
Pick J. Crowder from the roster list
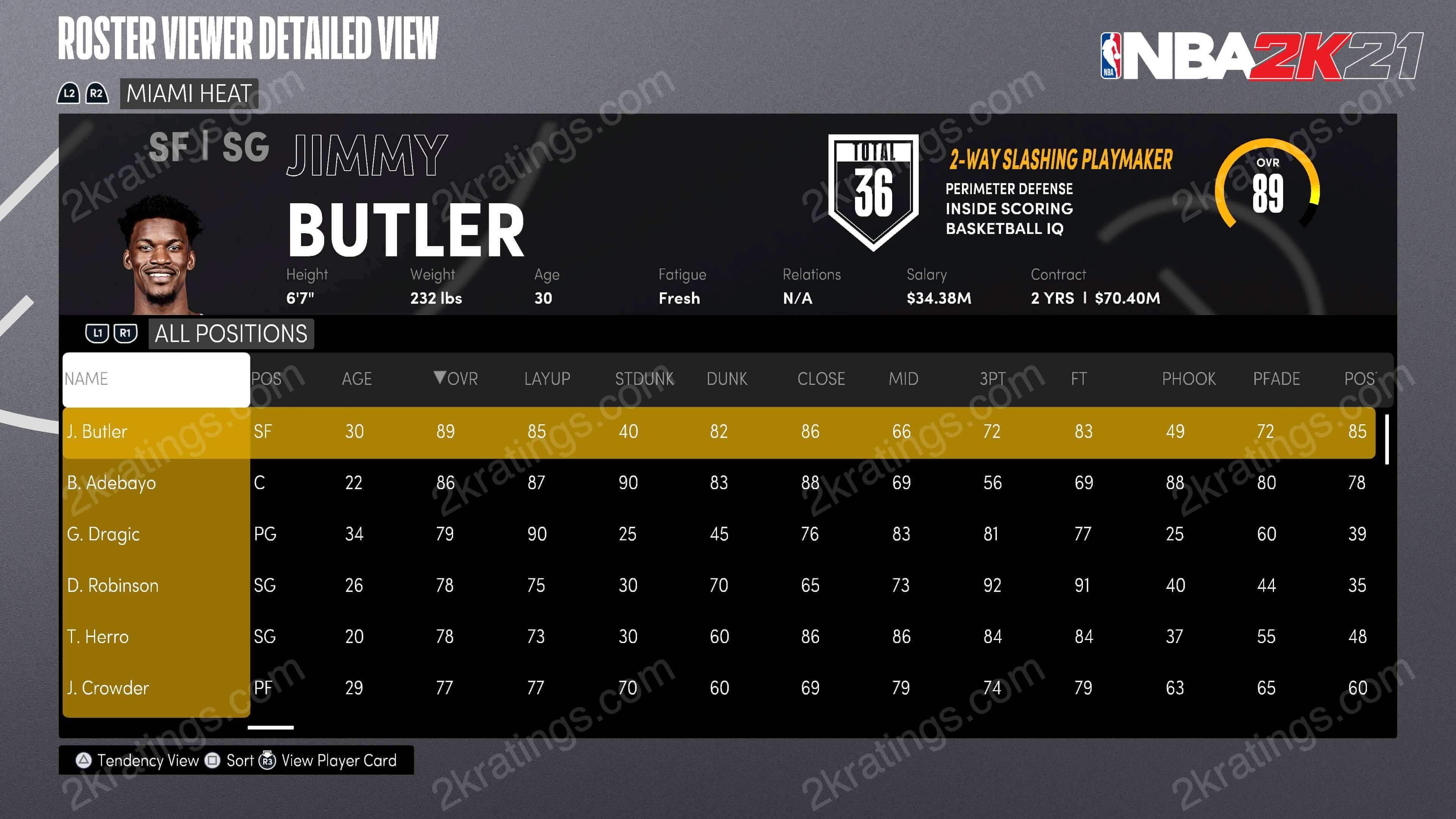tap(107, 688)
